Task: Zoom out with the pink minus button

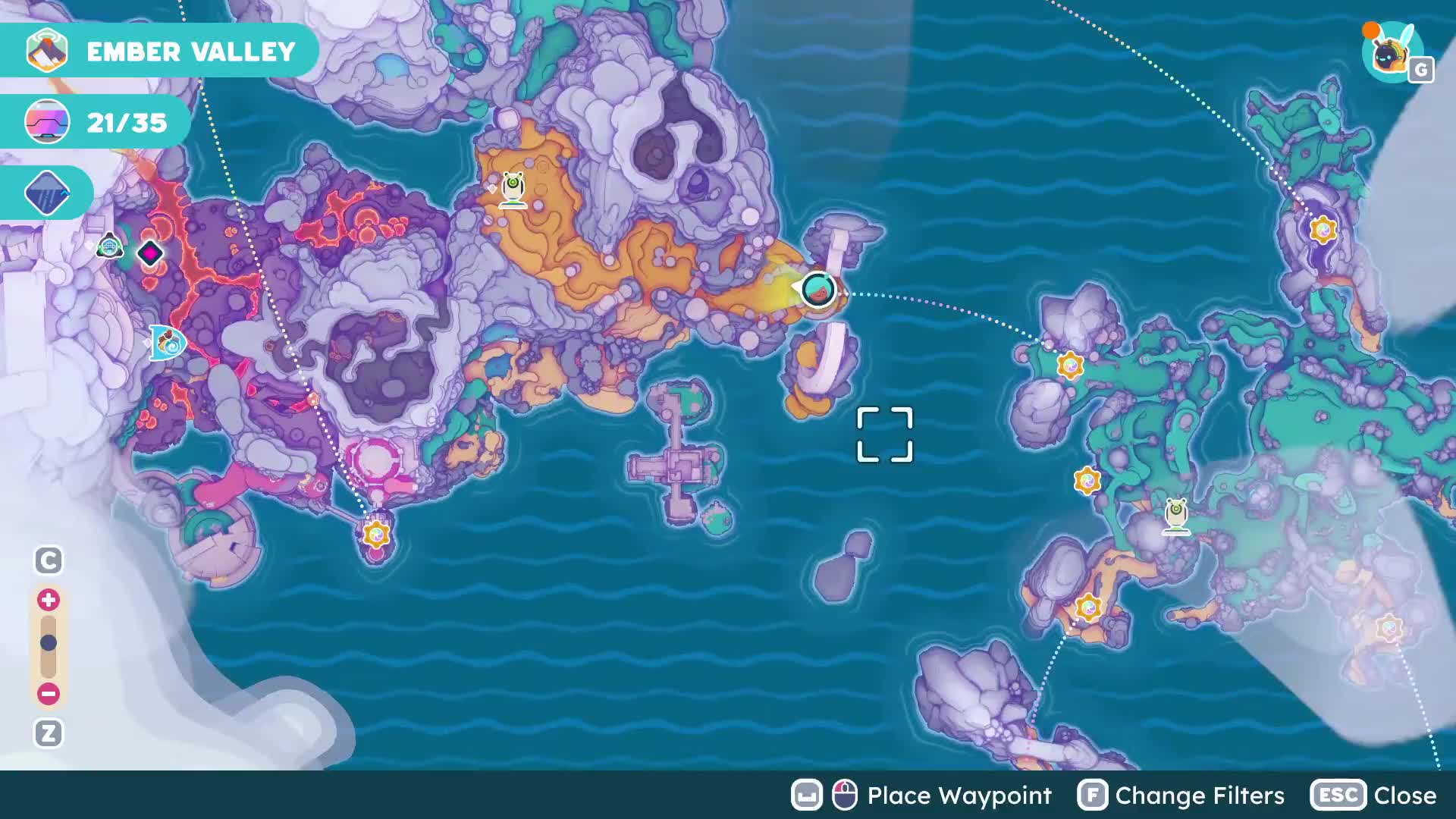Action: (x=49, y=693)
